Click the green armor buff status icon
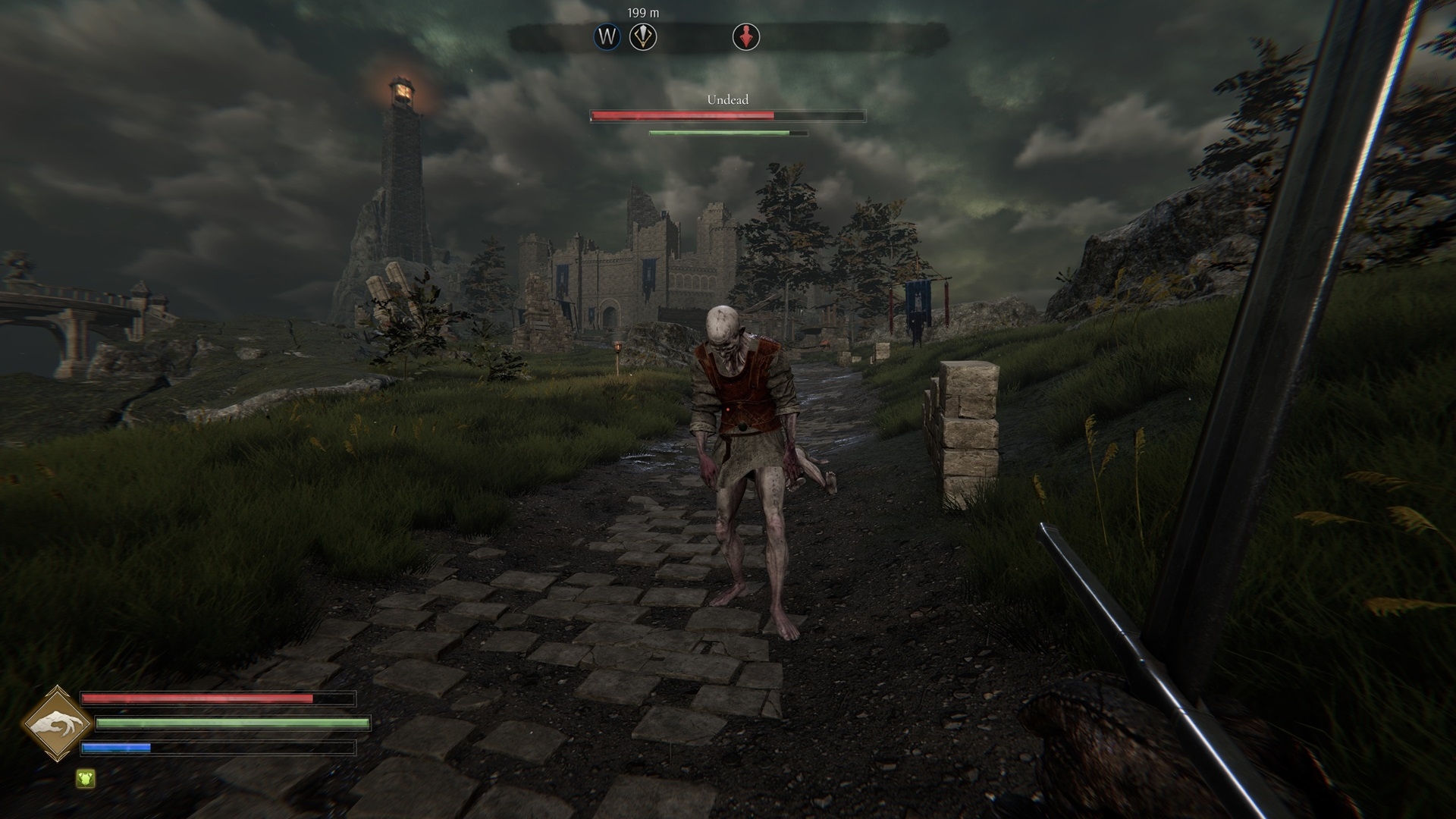 tap(86, 779)
